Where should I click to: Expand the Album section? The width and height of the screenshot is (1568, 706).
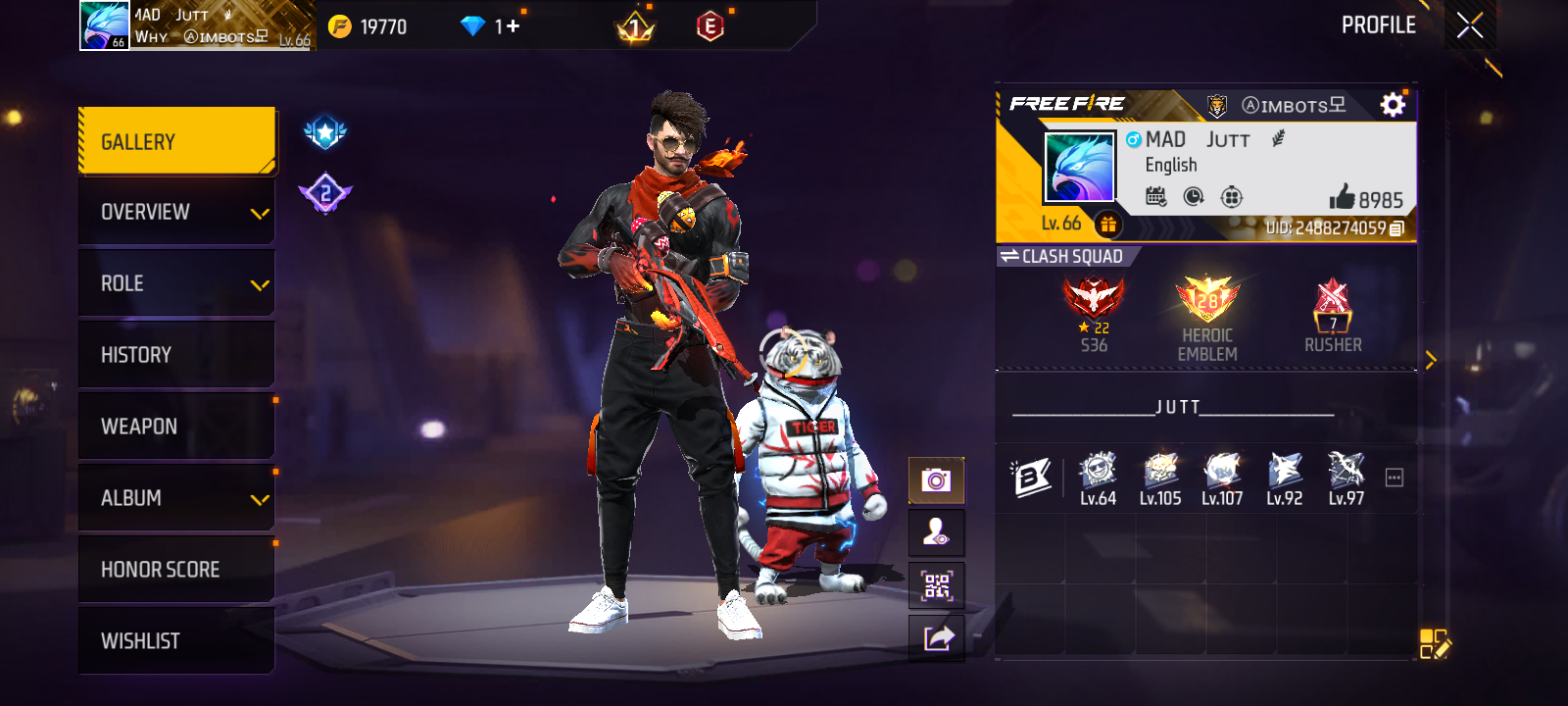click(x=176, y=498)
